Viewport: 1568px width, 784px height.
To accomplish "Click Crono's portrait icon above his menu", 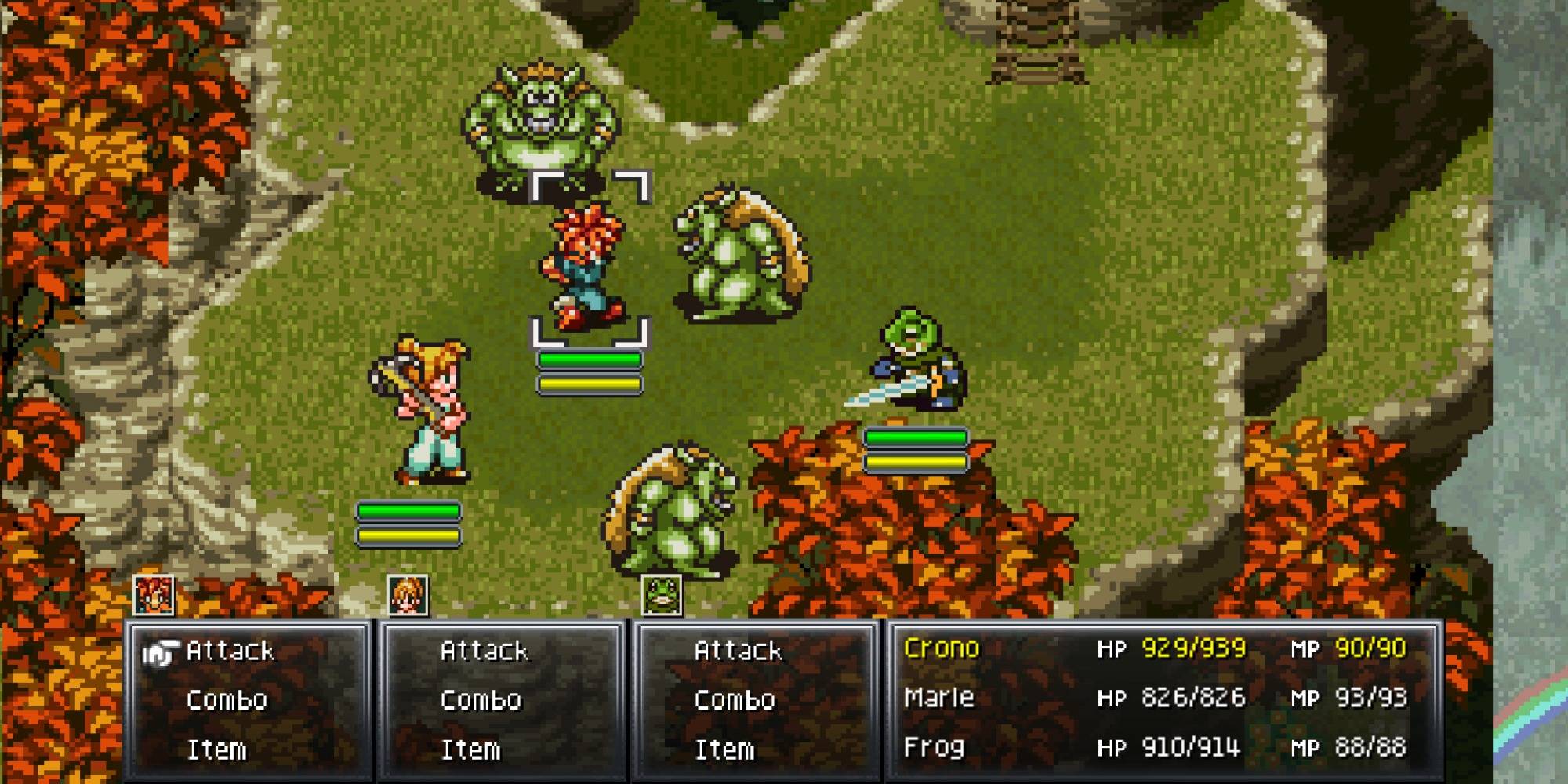I will pyautogui.click(x=154, y=595).
